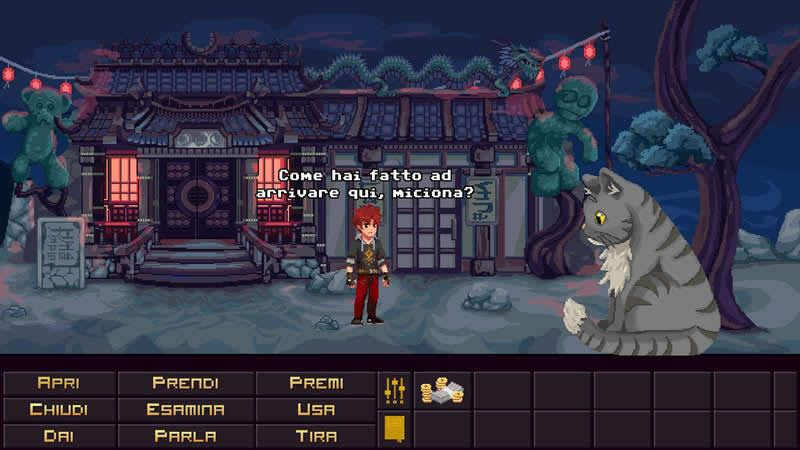Select the Tira verb
The width and height of the screenshot is (800, 450).
316,435
